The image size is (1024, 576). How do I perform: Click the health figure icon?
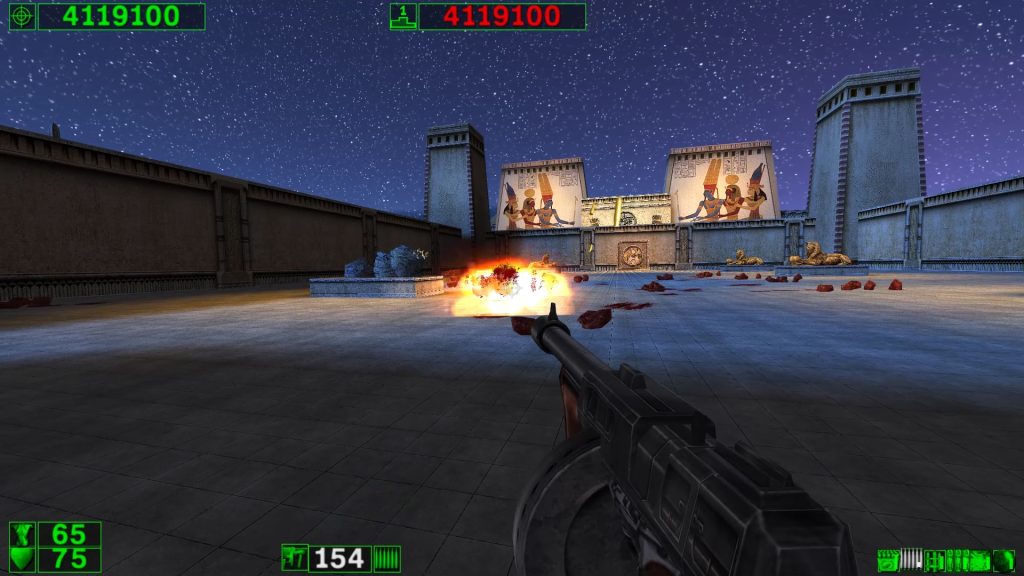pos(22,534)
